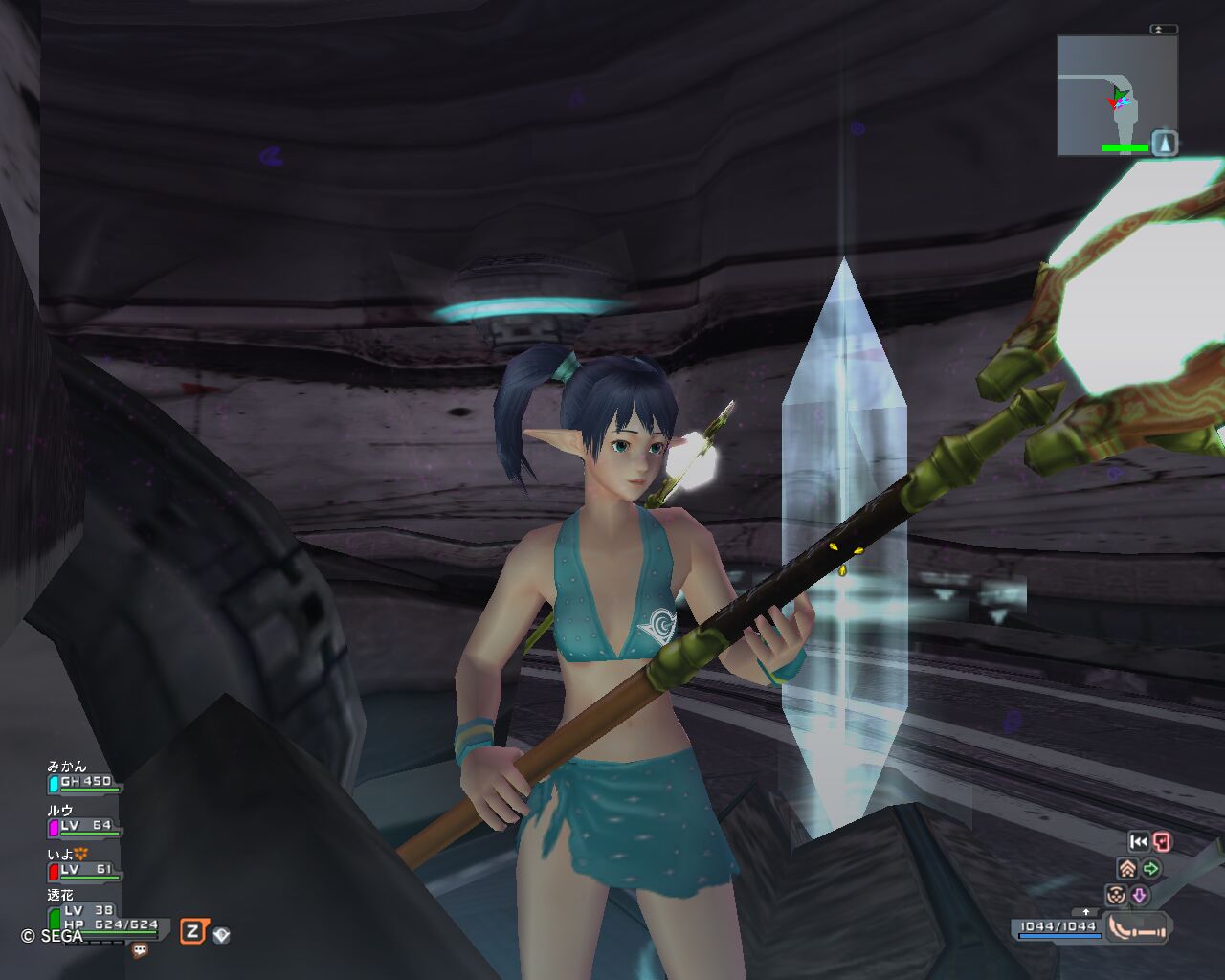Select party member みかん status panel
This screenshot has height=980, width=1225.
click(x=84, y=776)
